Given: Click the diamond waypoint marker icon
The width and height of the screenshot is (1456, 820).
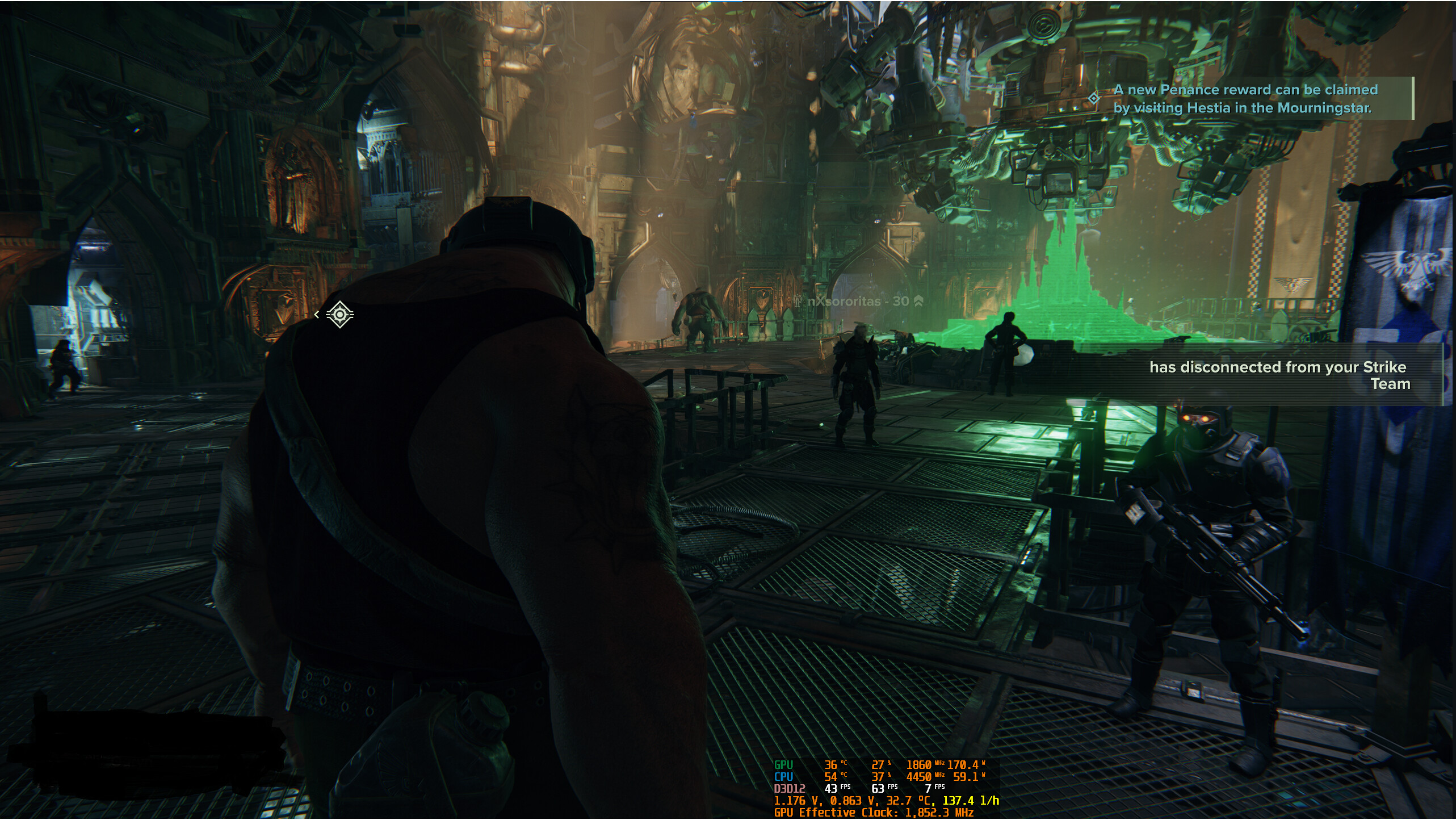Looking at the screenshot, I should (339, 314).
